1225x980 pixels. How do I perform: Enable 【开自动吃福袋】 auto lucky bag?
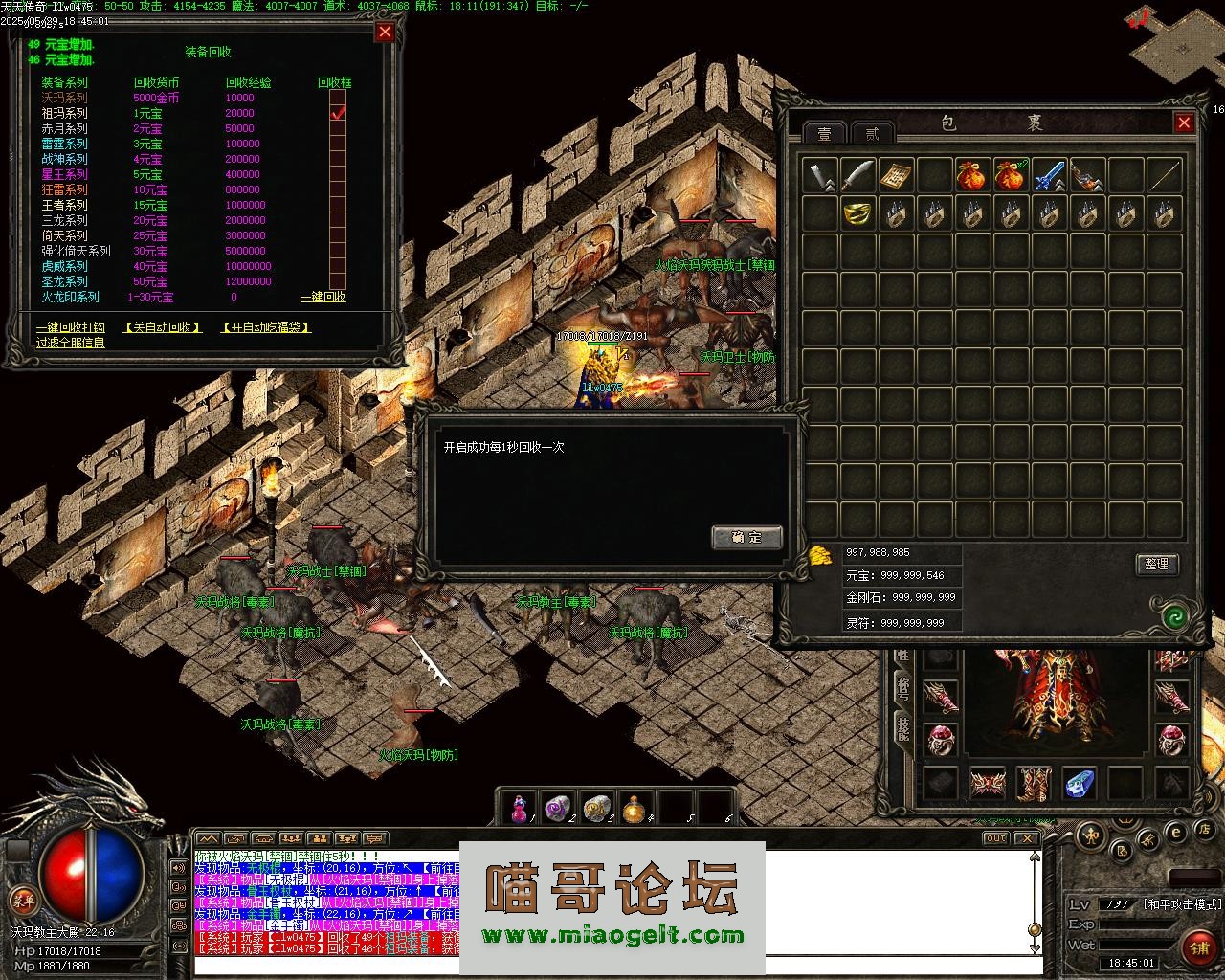pos(266,327)
